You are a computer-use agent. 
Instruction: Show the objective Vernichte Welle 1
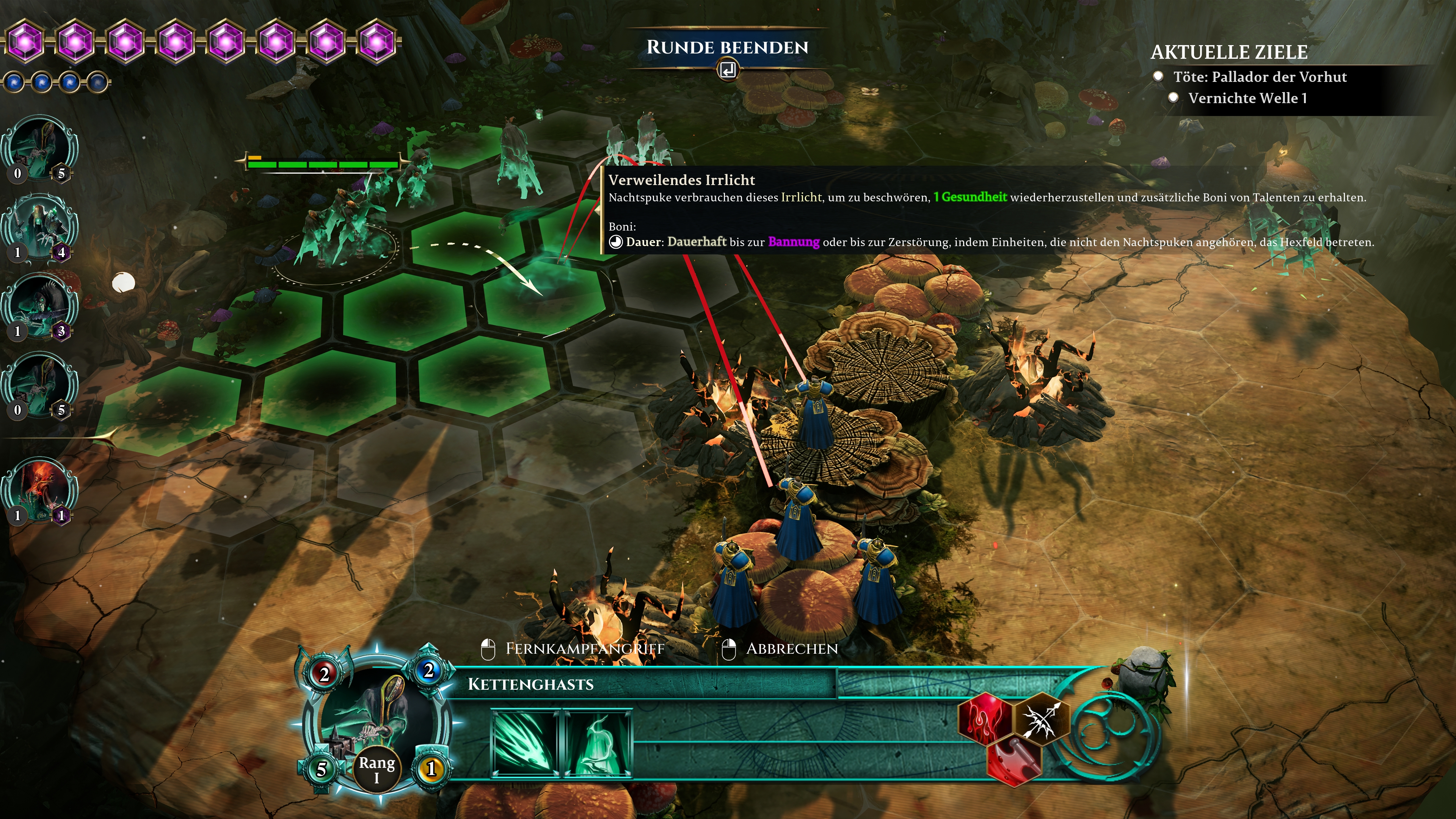coord(1247,98)
